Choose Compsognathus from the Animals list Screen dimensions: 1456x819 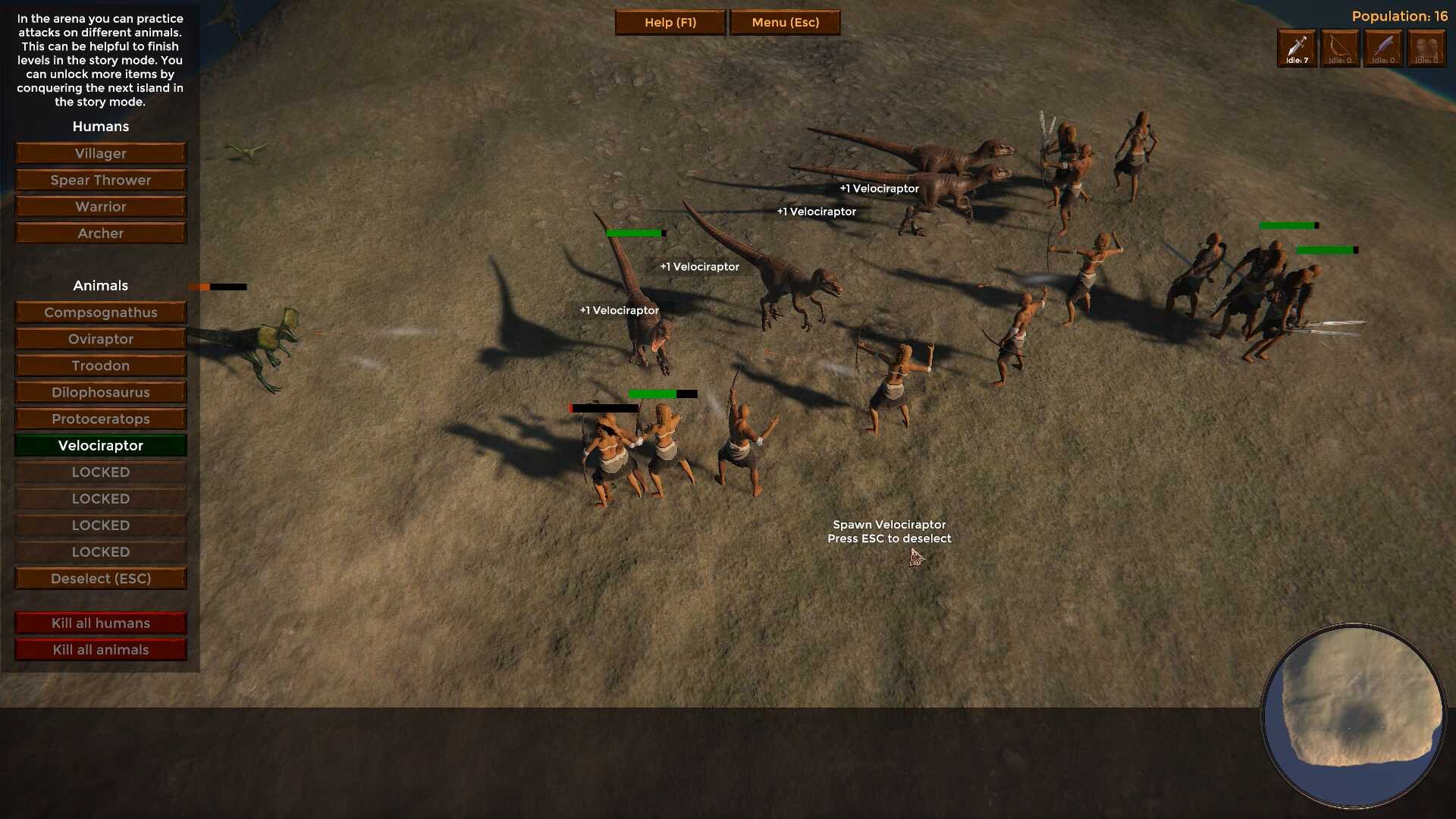(x=101, y=312)
